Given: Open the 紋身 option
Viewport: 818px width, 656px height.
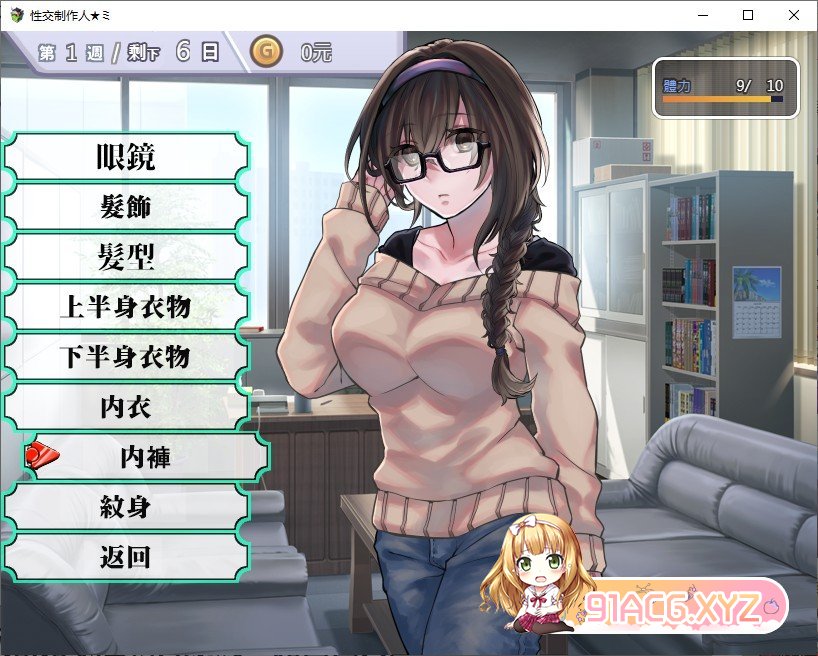Looking at the screenshot, I should [x=125, y=506].
